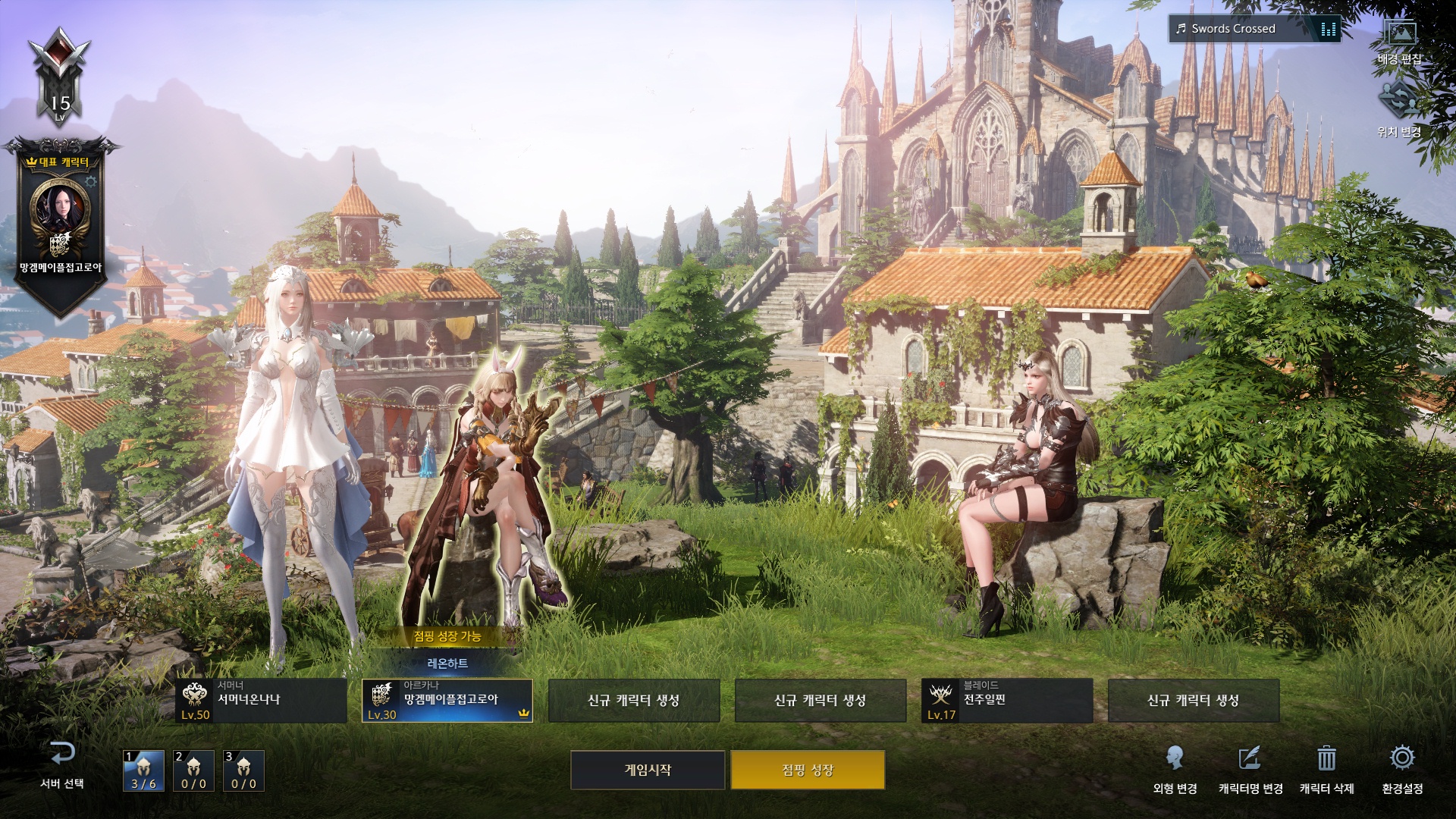
Task: Click the 캐릭터 삭제 trash icon
Action: tap(1326, 767)
